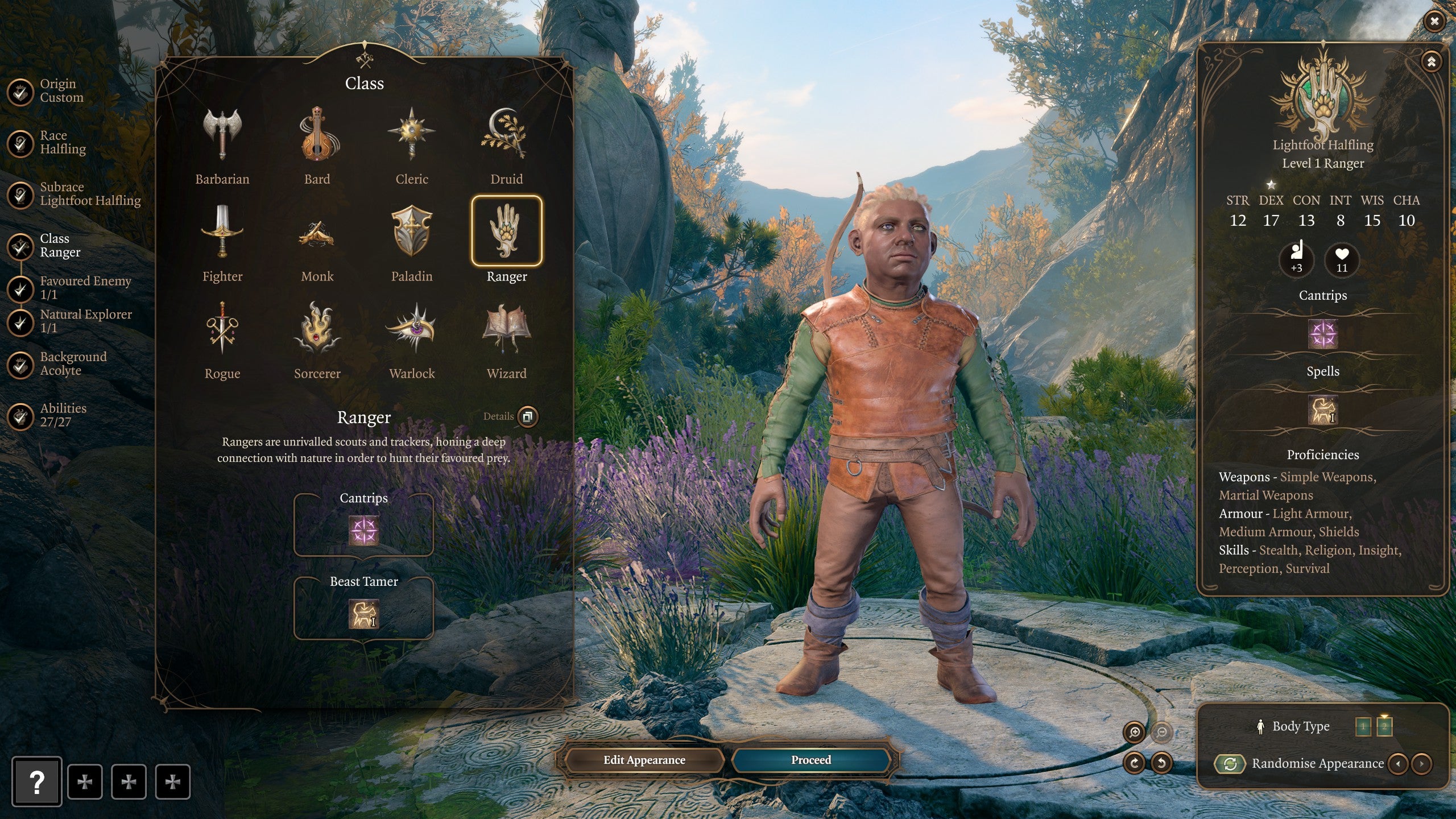Image resolution: width=1456 pixels, height=819 pixels.
Task: Select the Beast Tamer spell icon
Action: point(363,614)
